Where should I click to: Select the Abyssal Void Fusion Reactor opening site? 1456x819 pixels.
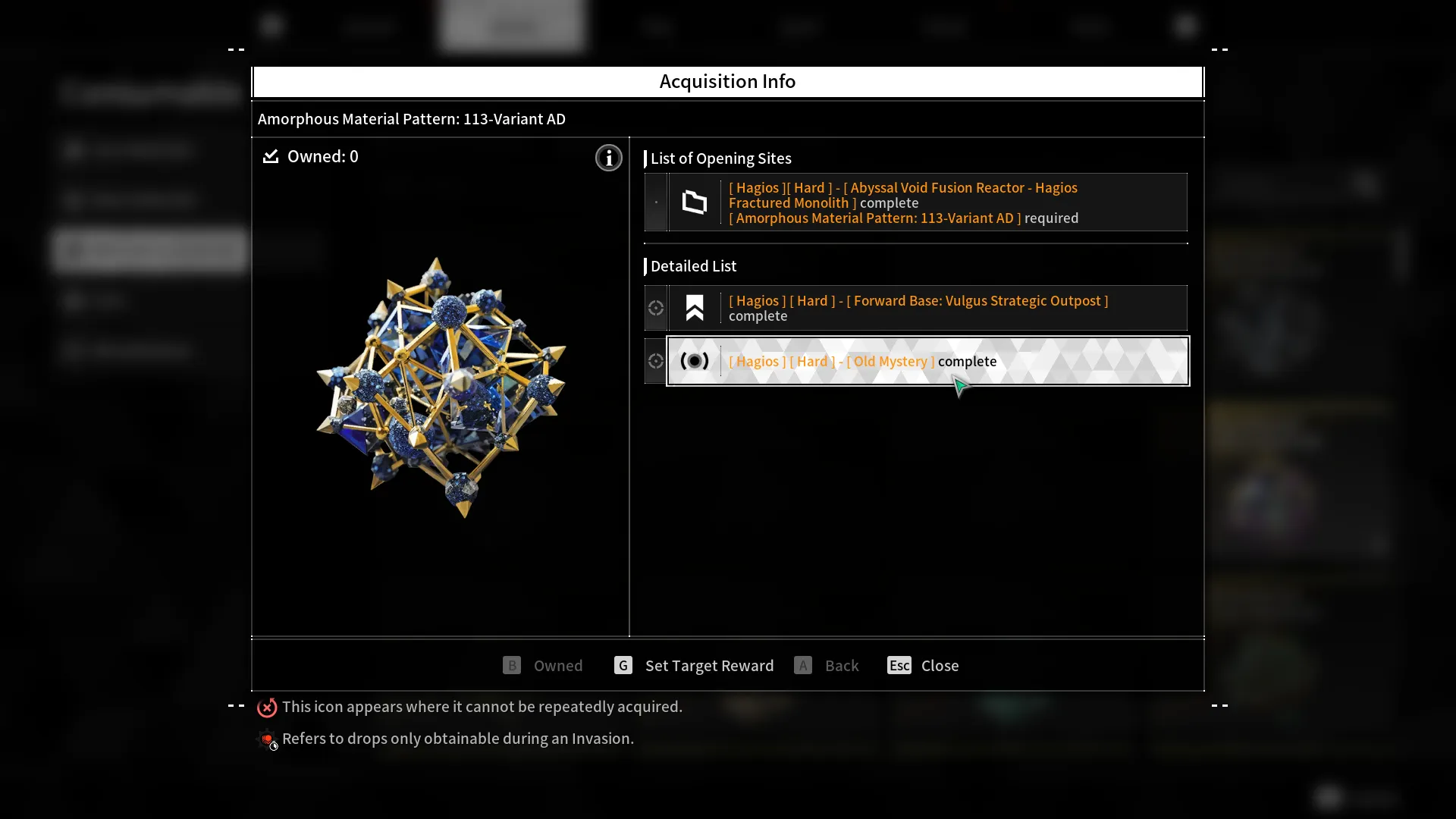click(927, 202)
